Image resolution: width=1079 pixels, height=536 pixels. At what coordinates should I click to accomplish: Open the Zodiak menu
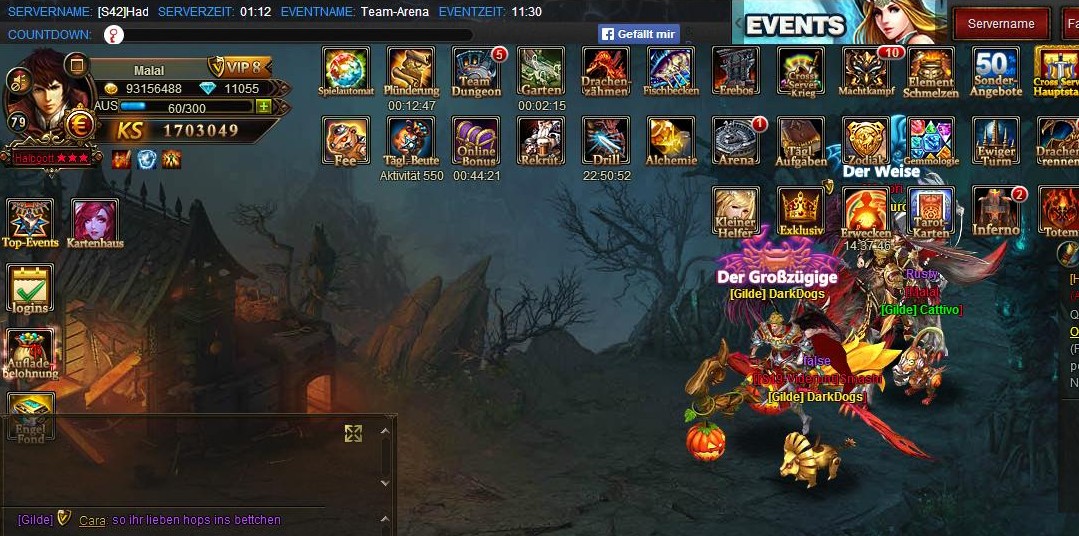865,140
